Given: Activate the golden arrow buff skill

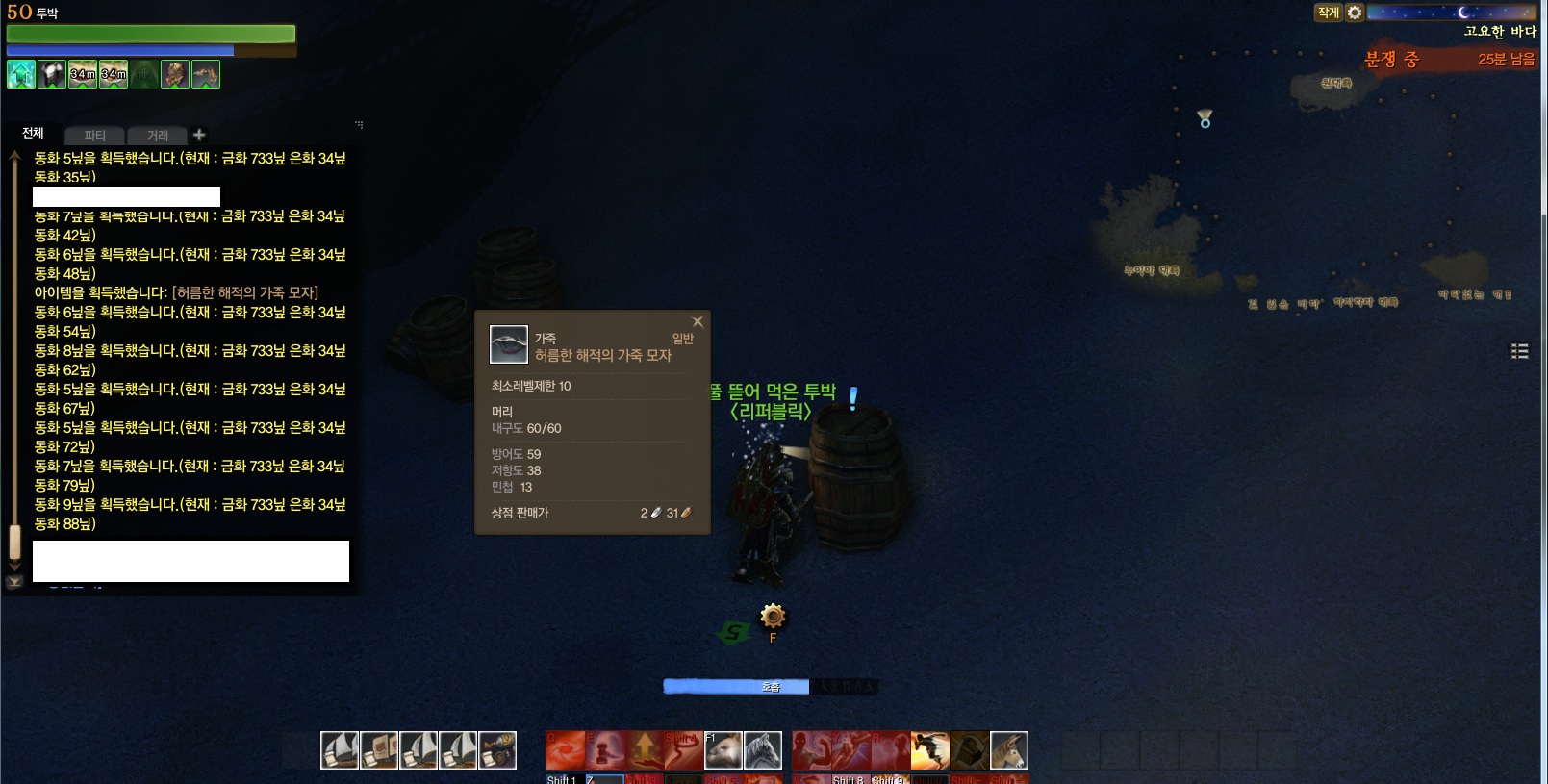Looking at the screenshot, I should click(x=644, y=750).
